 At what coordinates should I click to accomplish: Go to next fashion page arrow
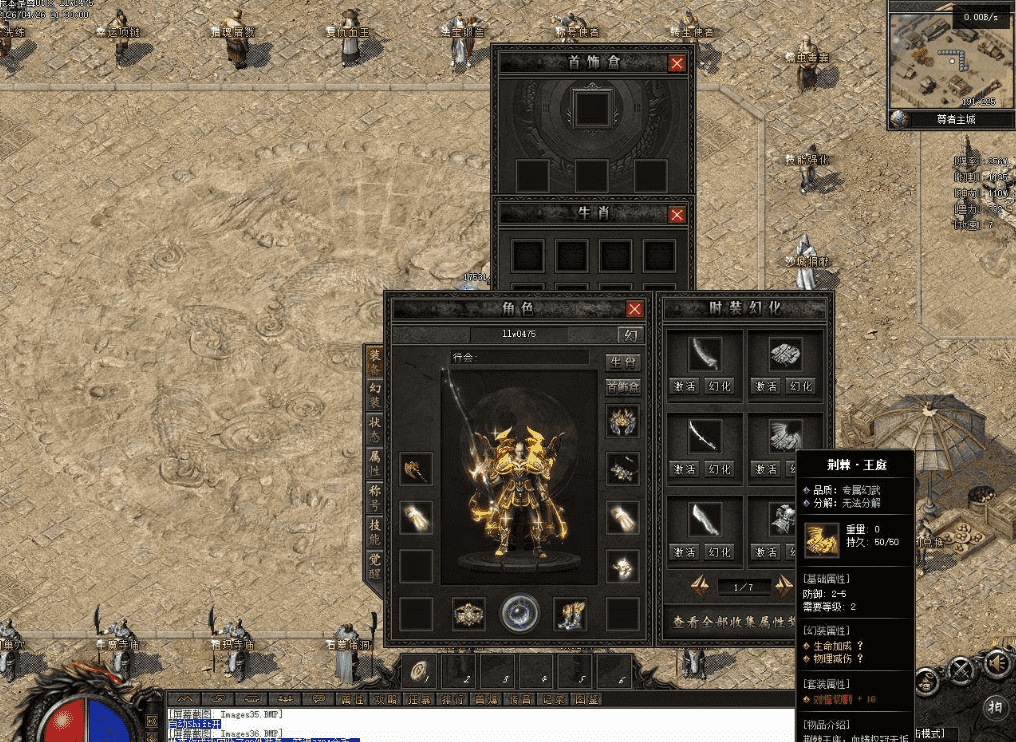[x=783, y=586]
